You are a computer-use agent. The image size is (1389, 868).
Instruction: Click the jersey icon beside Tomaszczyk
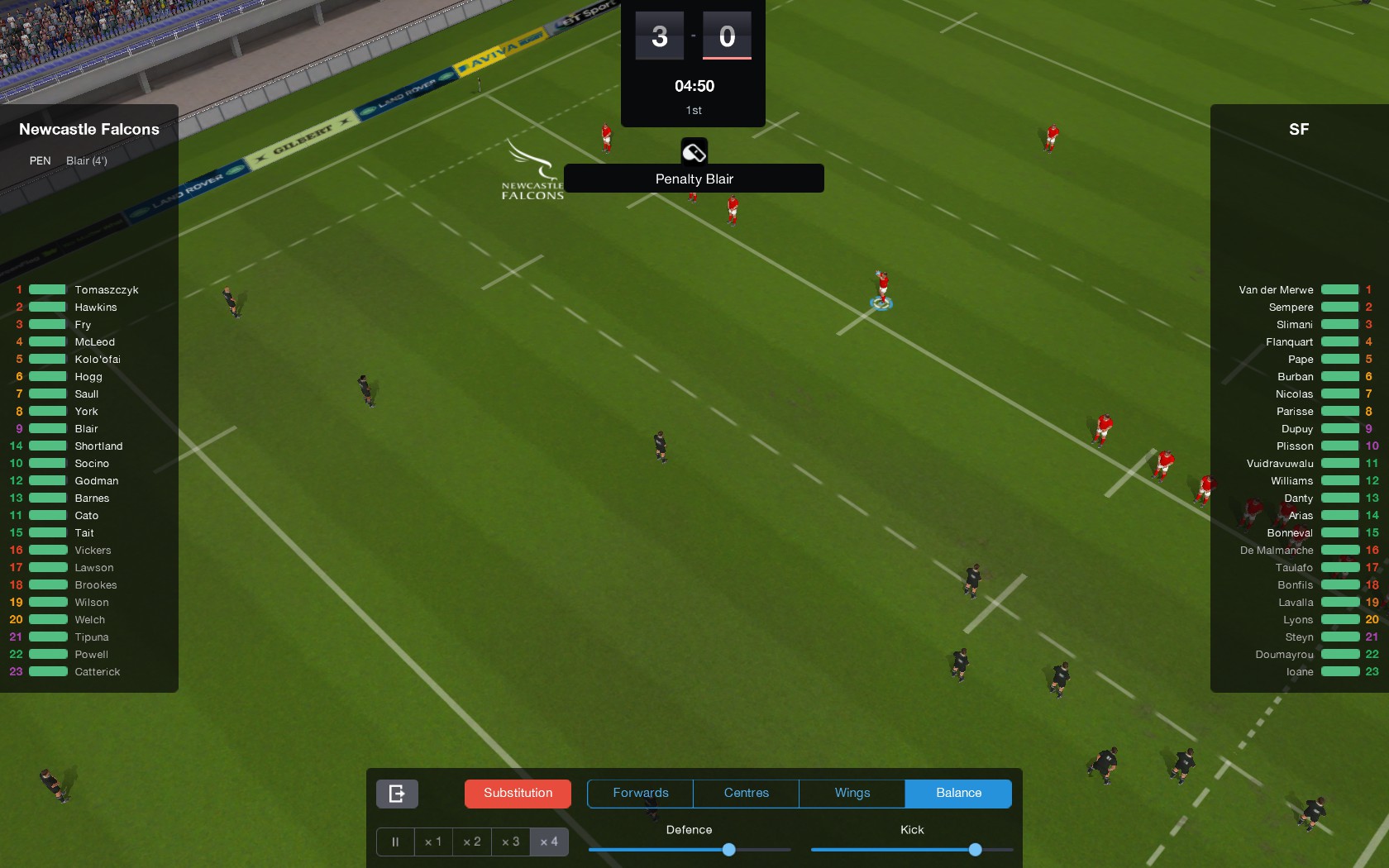[47, 289]
